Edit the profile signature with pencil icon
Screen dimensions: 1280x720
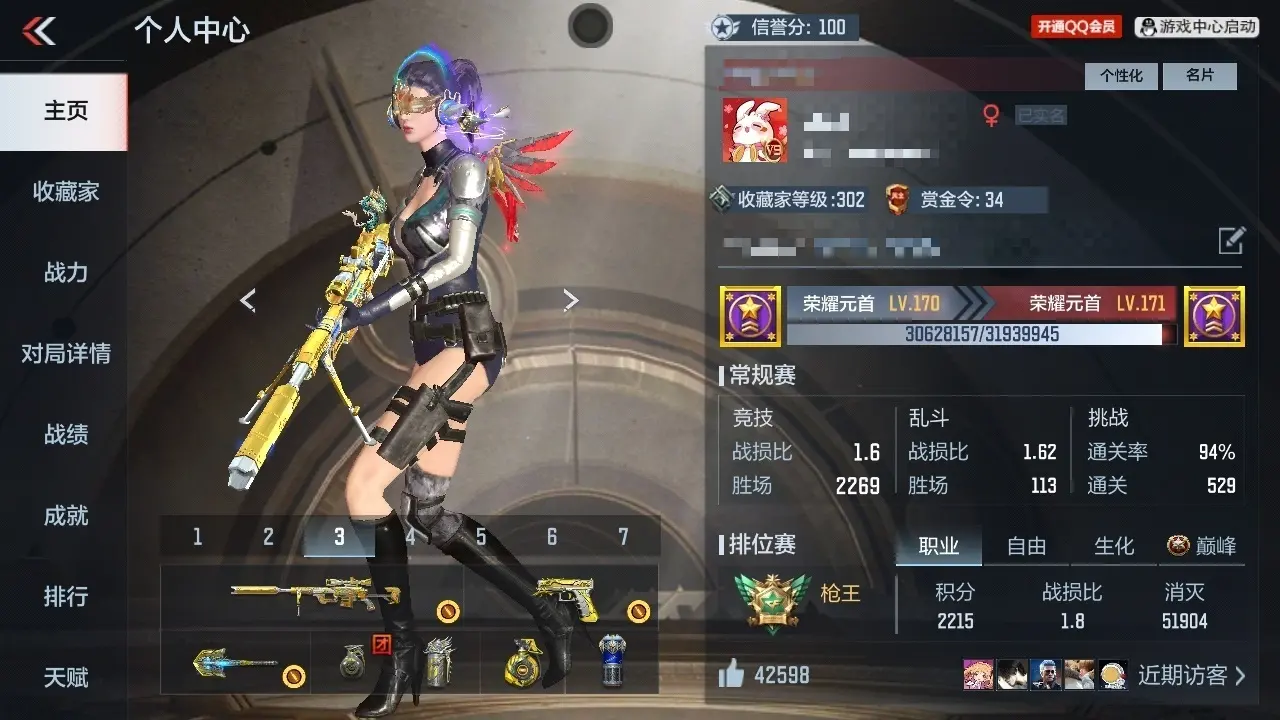coord(1231,241)
